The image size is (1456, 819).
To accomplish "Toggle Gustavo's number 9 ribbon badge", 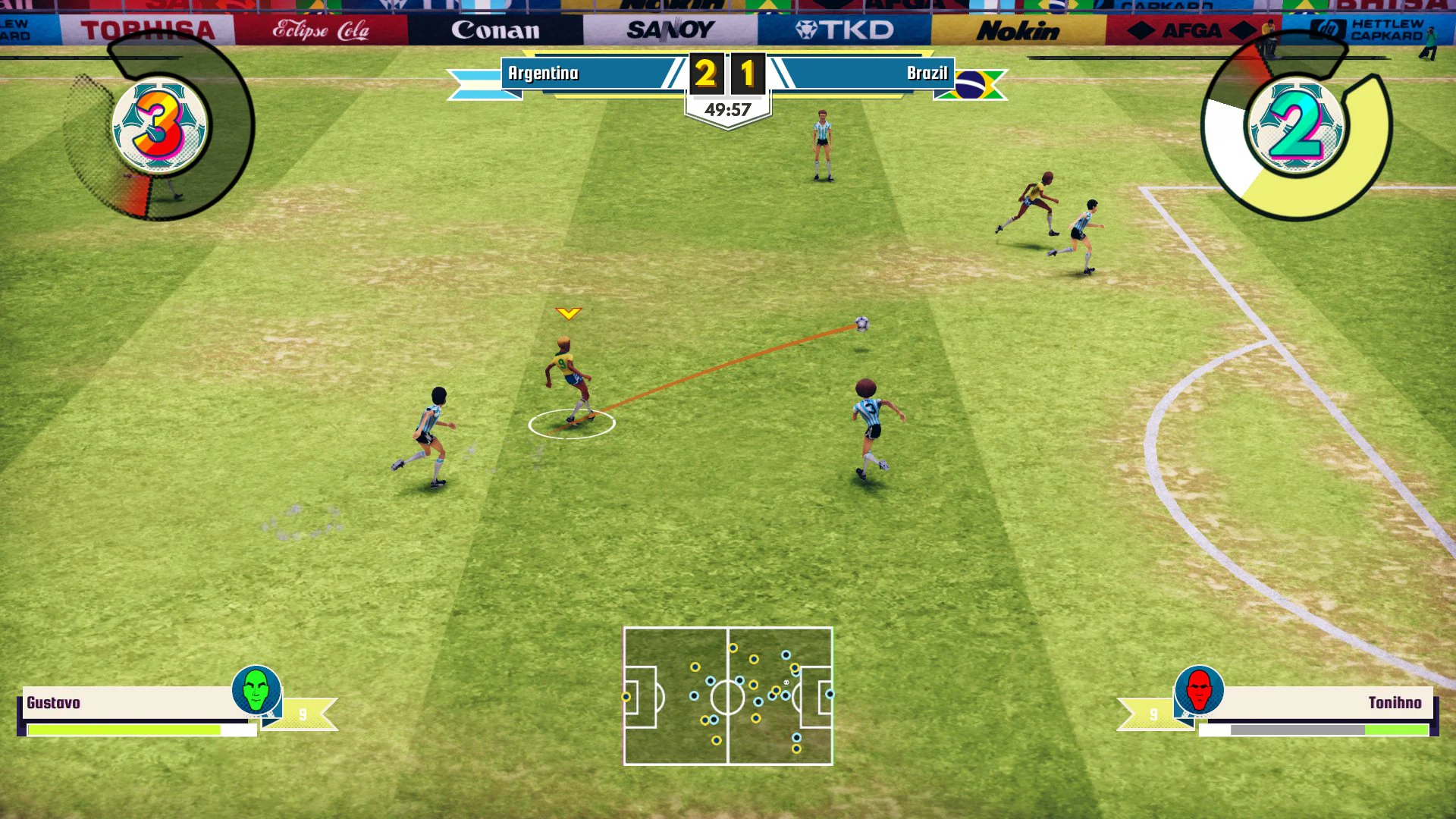I will click(x=303, y=711).
